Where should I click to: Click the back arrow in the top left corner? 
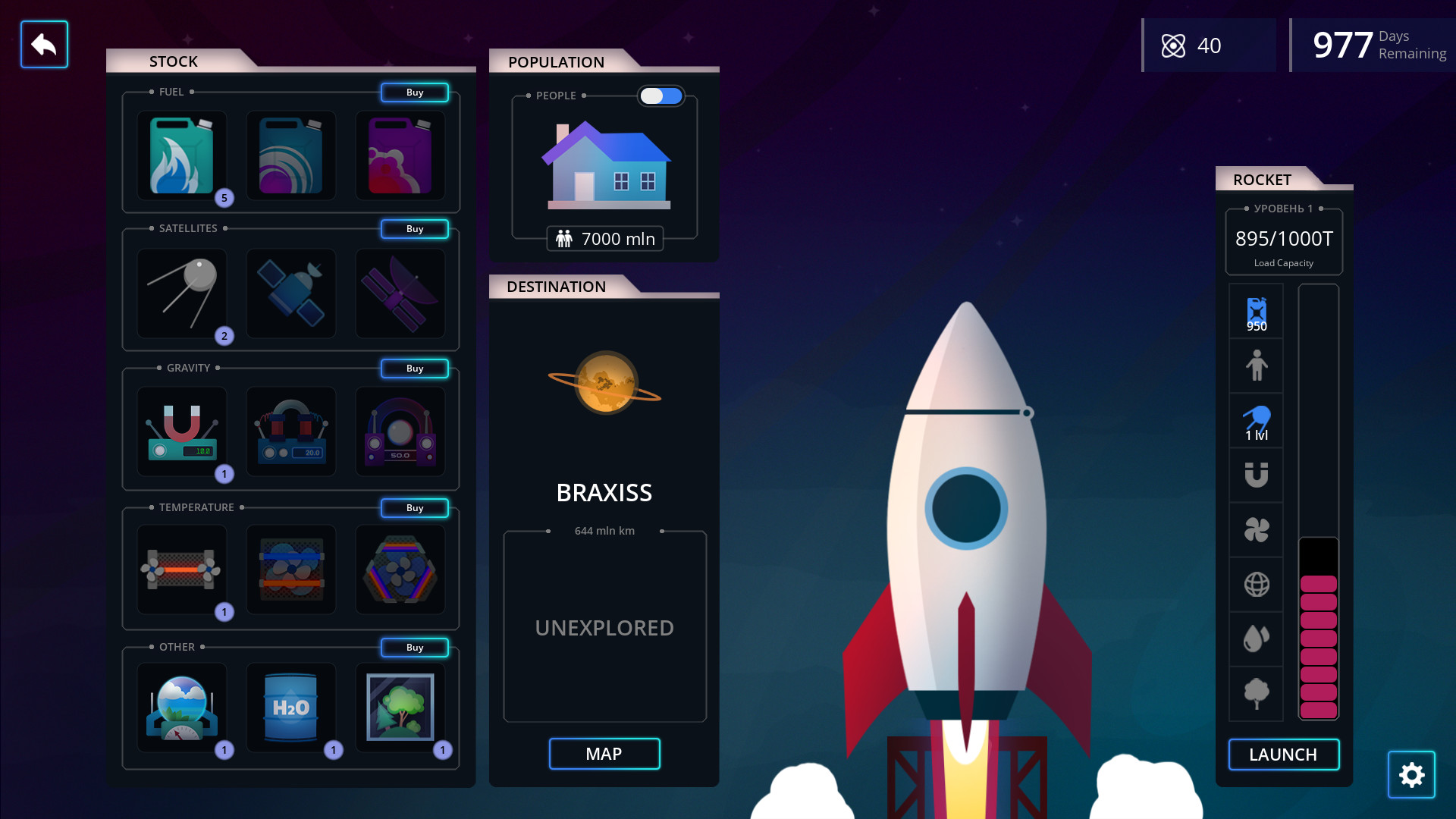(44, 44)
